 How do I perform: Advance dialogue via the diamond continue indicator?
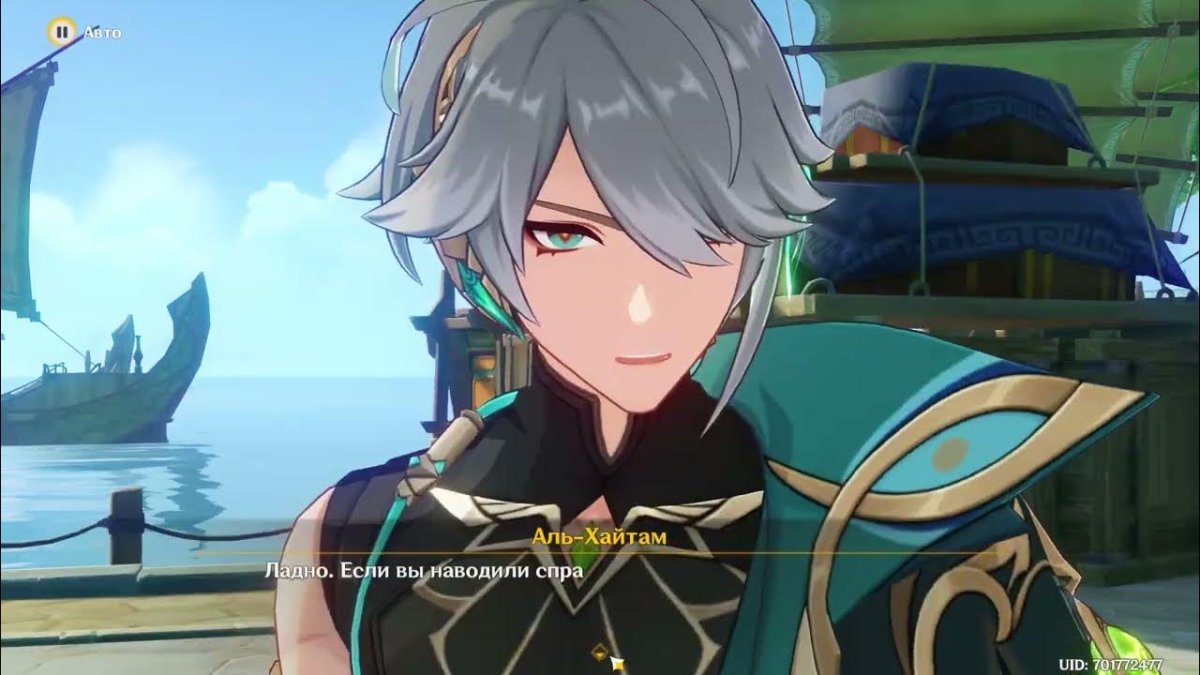(599, 651)
